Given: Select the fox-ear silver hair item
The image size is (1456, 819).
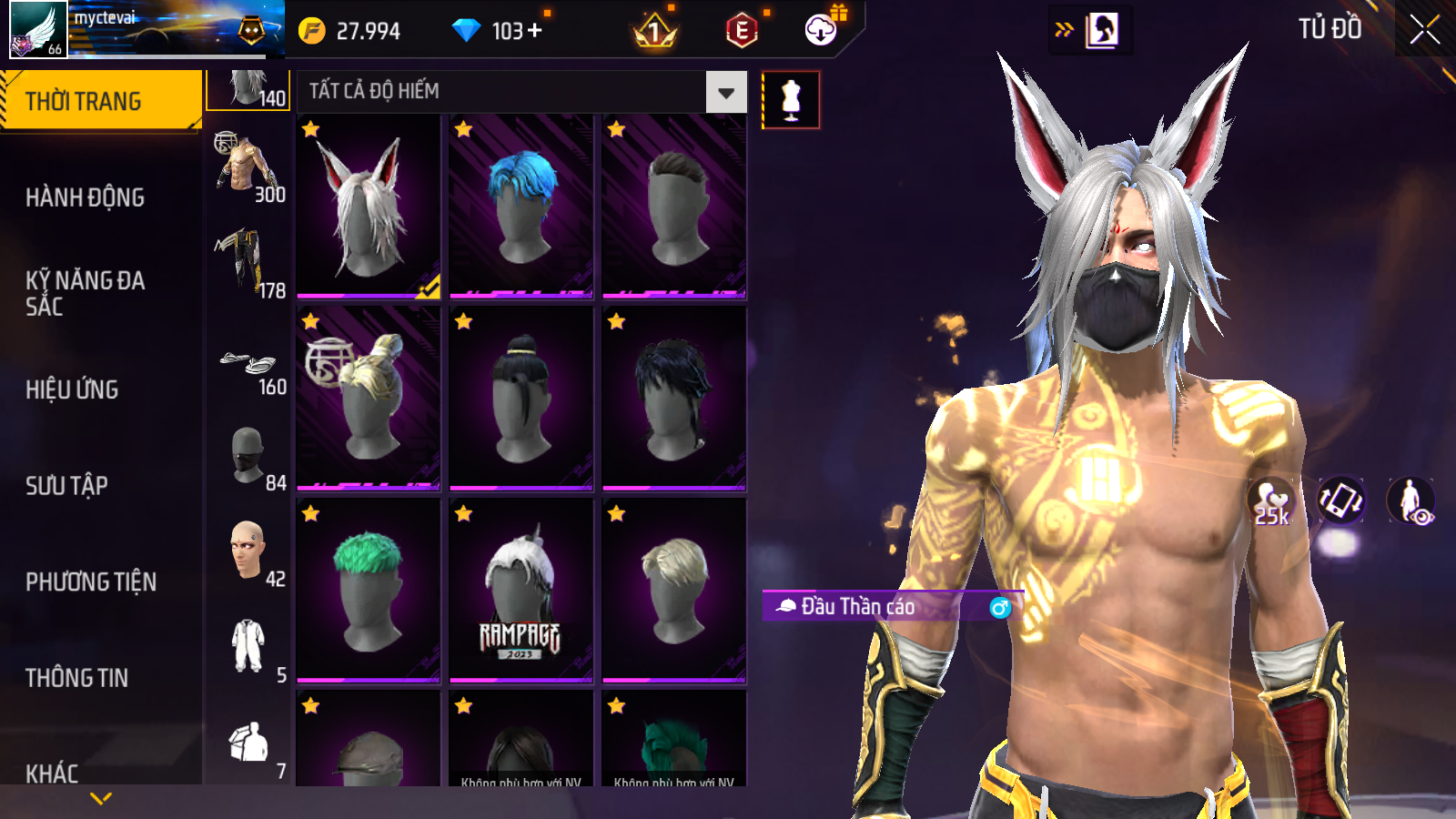Looking at the screenshot, I should pyautogui.click(x=369, y=207).
